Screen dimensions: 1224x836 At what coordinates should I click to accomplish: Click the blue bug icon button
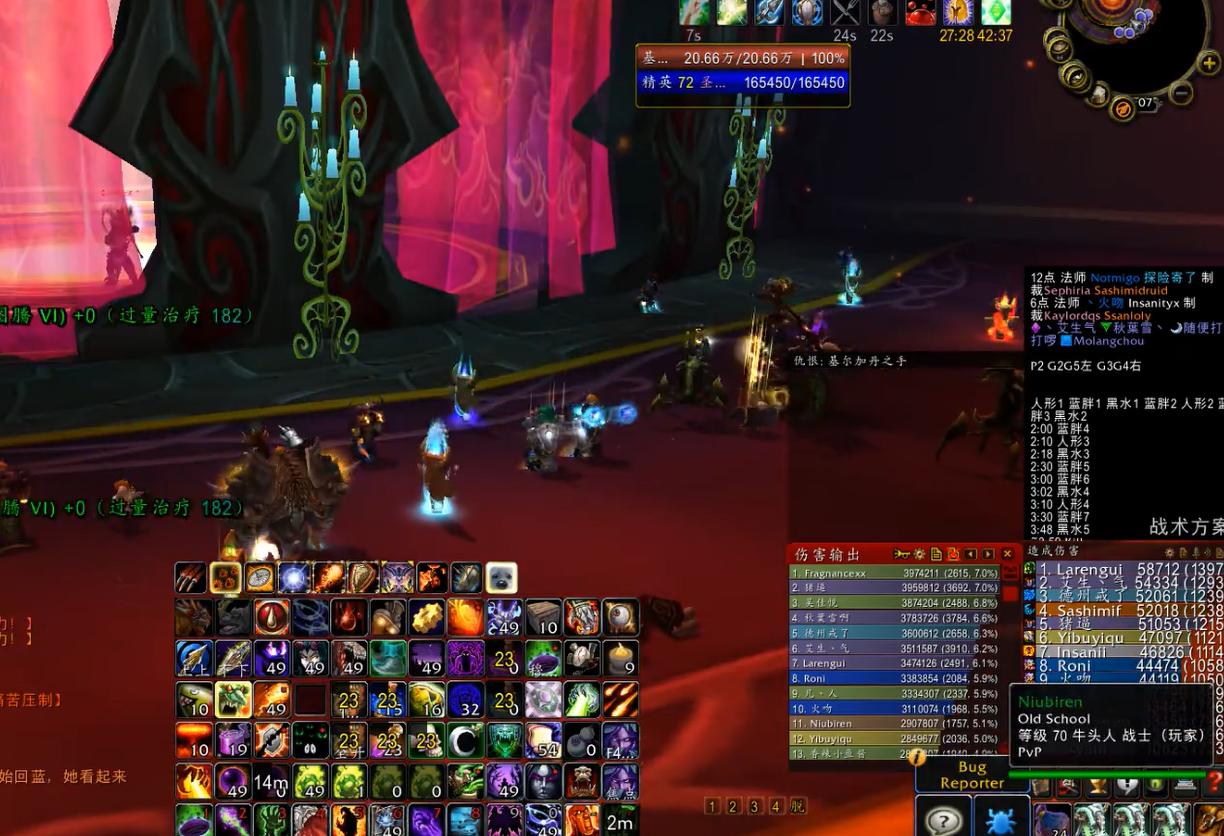pyautogui.click(x=999, y=820)
